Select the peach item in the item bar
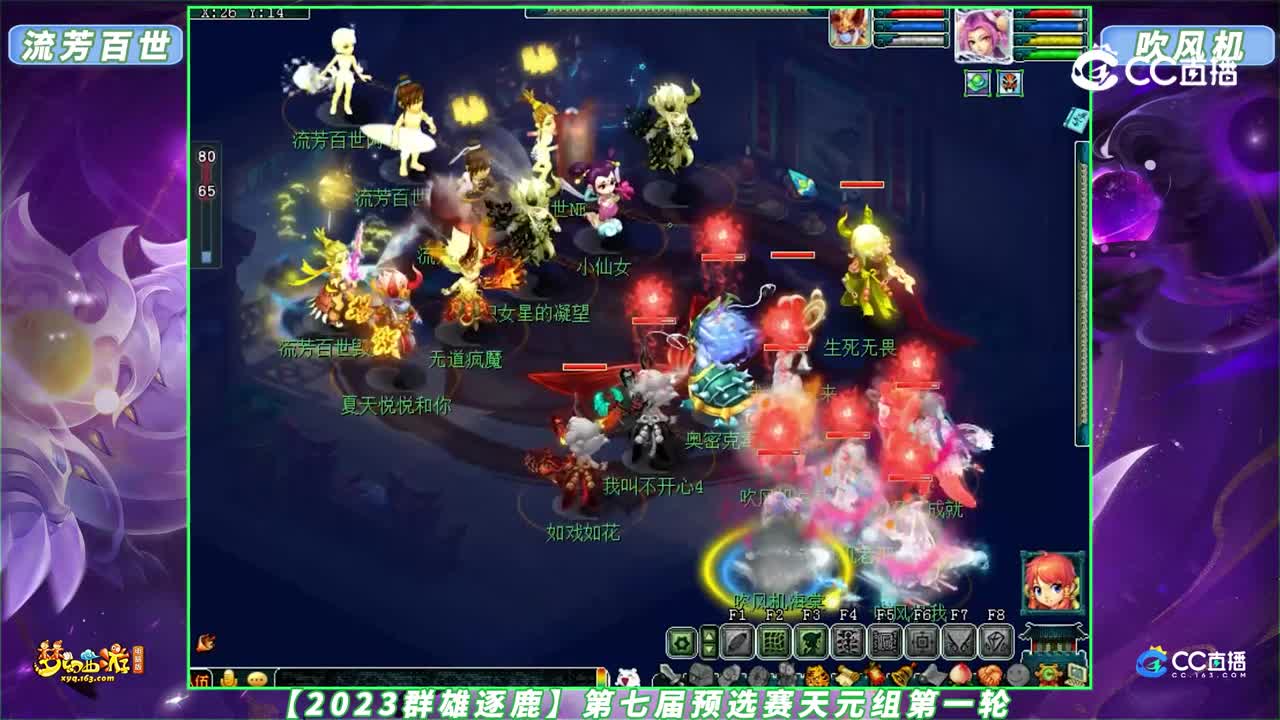Viewport: 1280px width, 720px height. [x=959, y=672]
